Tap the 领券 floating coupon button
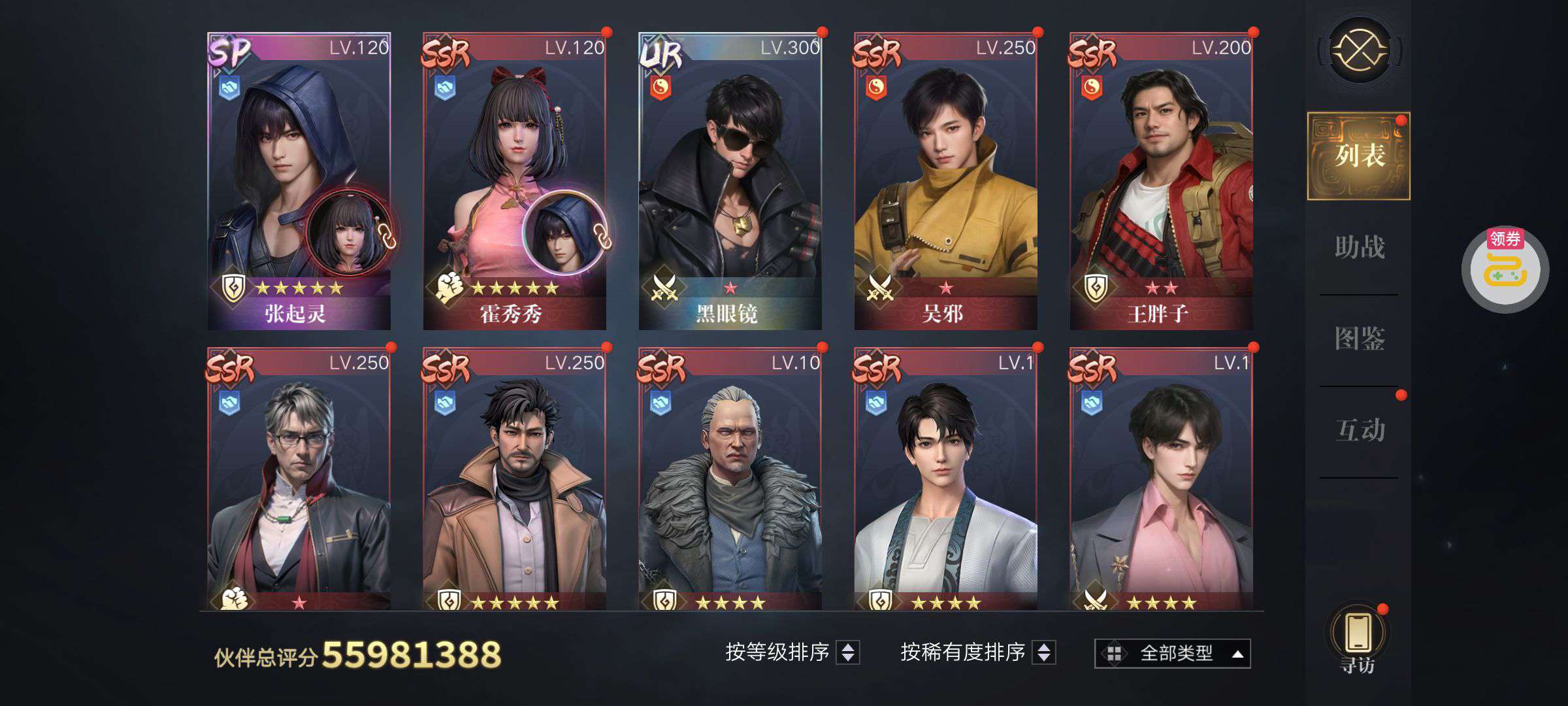1568x706 pixels. 1505,268
